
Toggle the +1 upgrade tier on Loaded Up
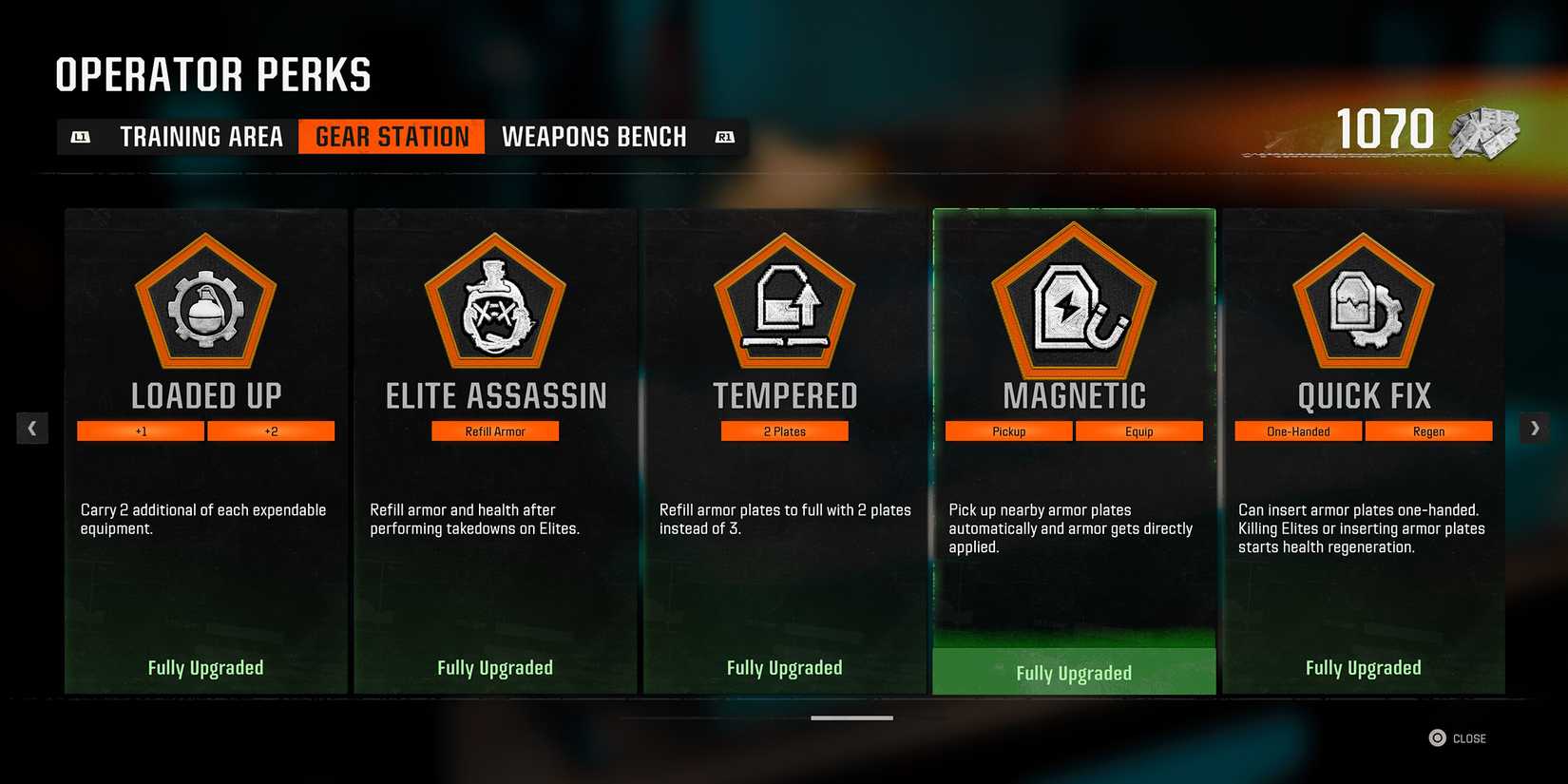(140, 430)
